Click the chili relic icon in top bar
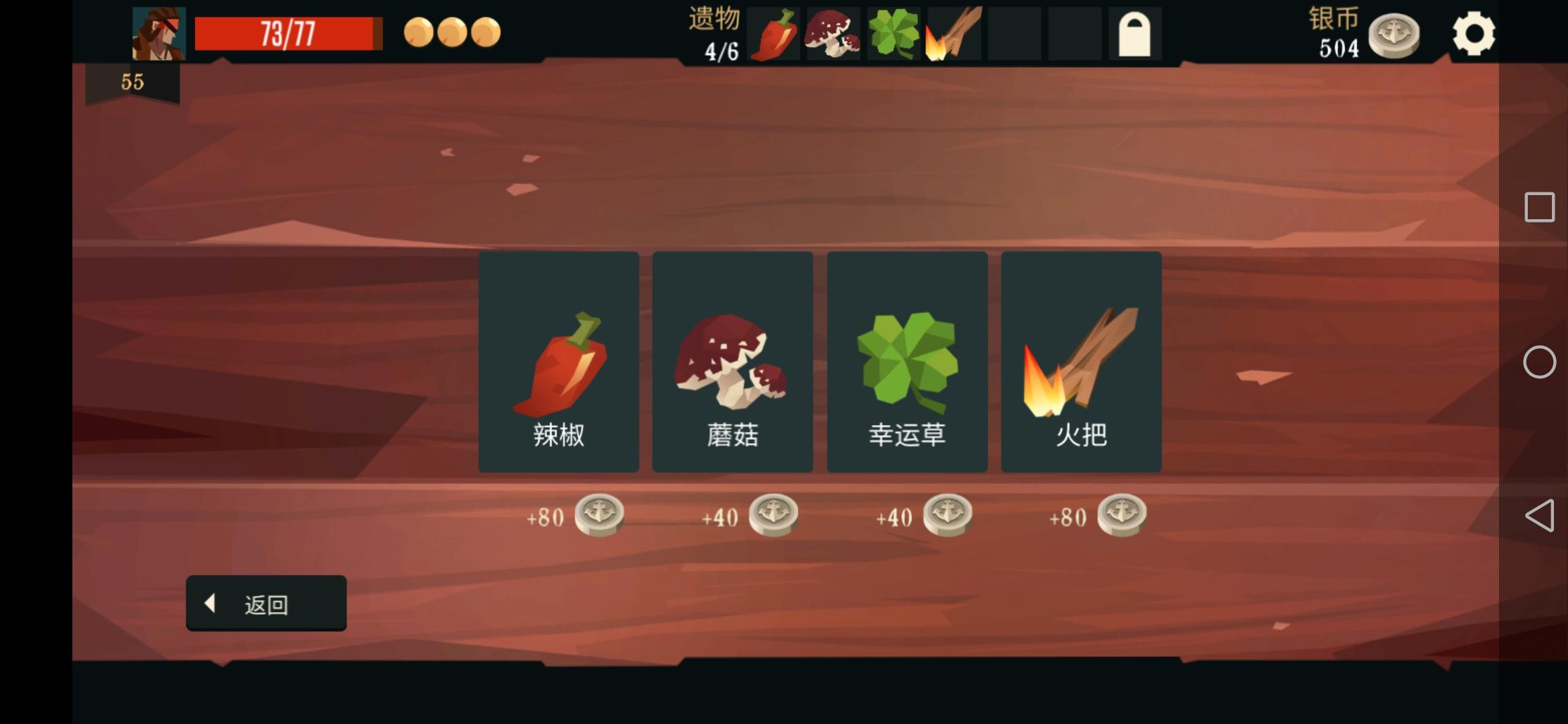The image size is (1568, 724). 774,34
